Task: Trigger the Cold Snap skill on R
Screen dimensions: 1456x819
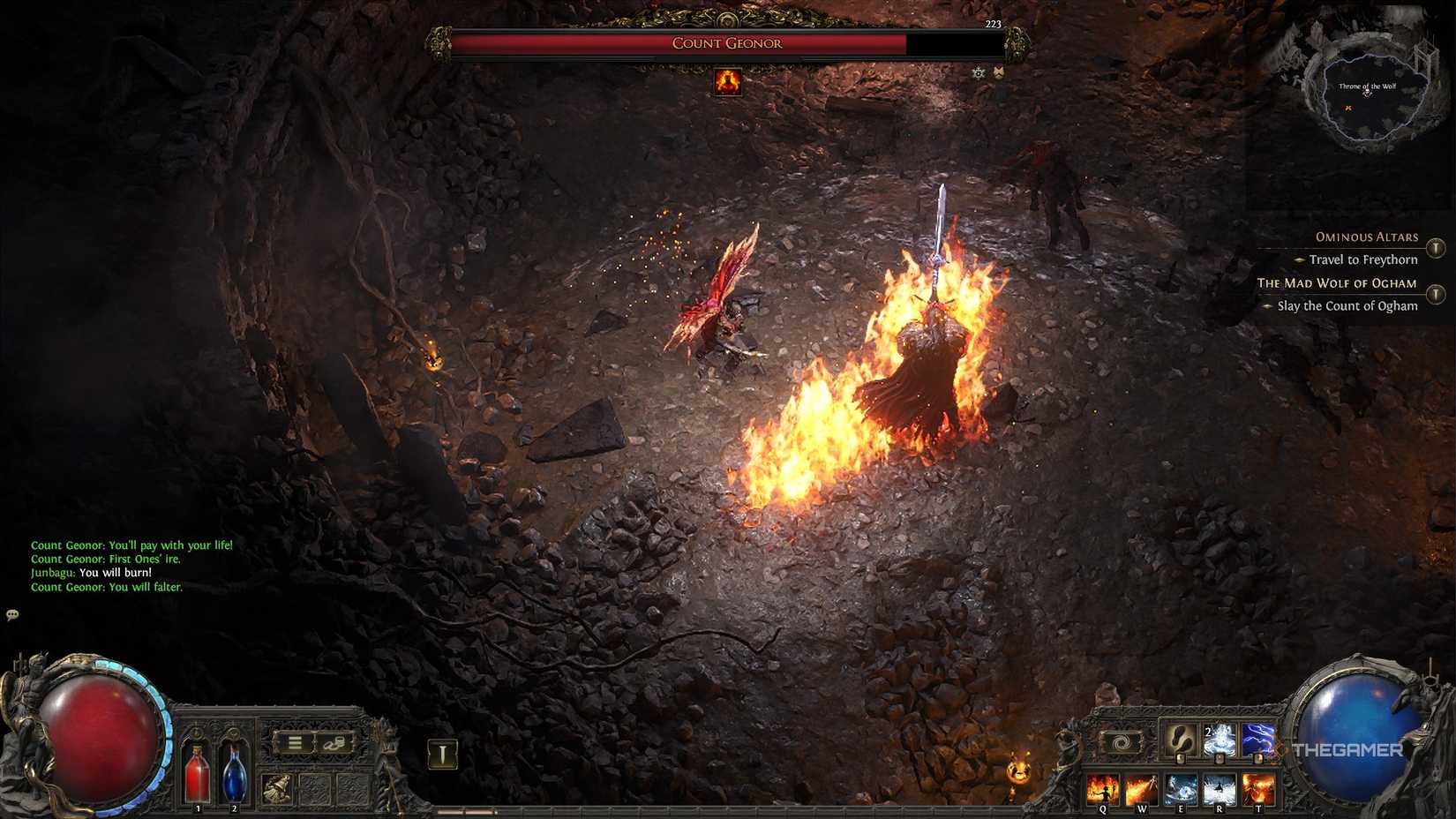Action: point(1220,790)
